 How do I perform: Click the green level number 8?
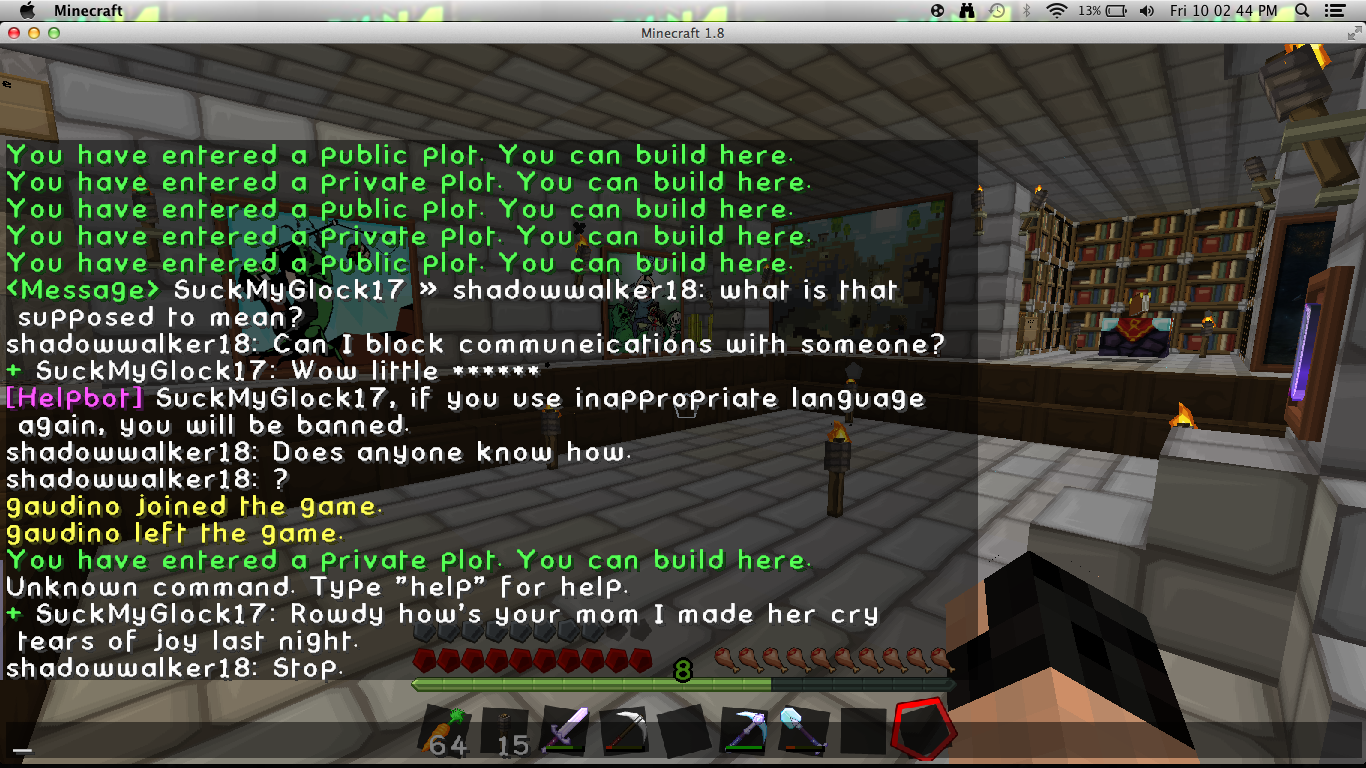684,671
